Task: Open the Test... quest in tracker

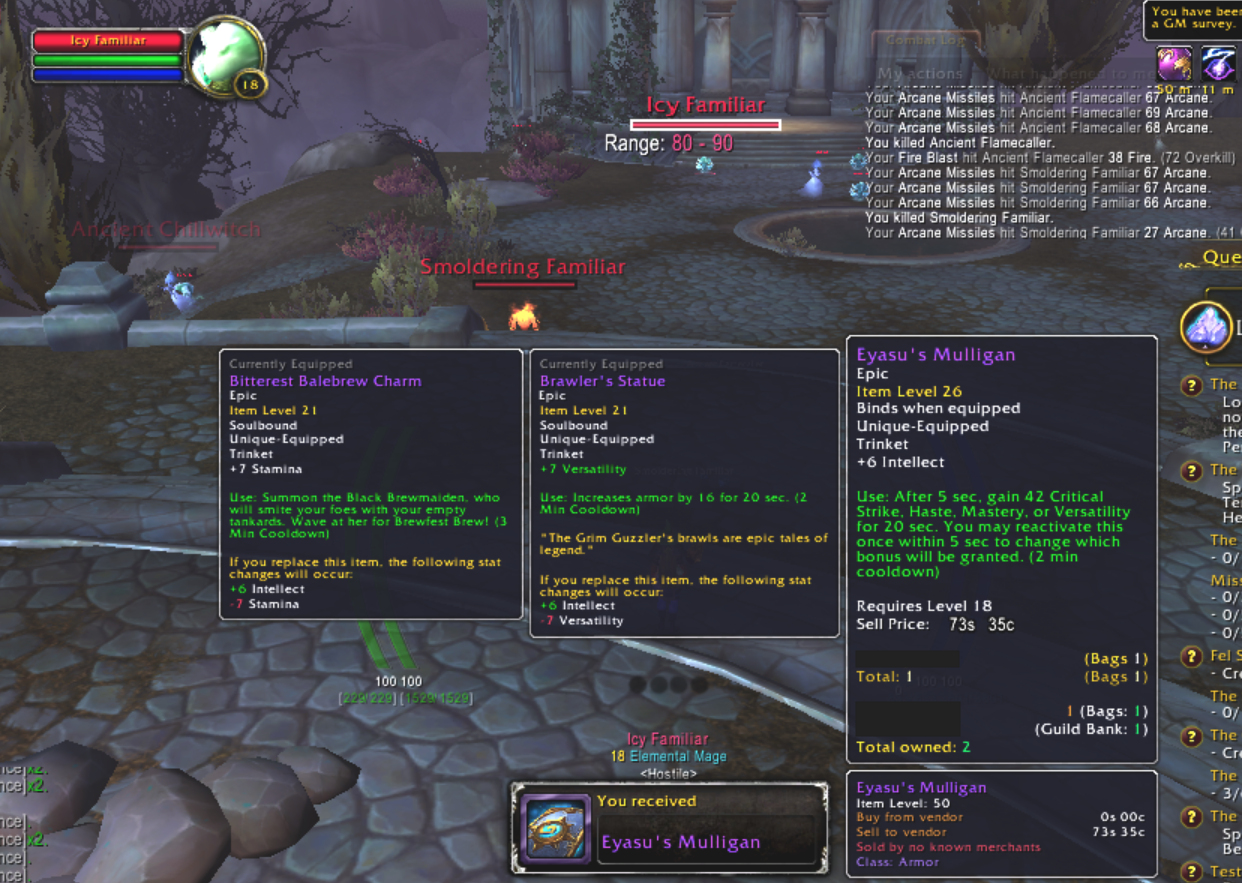Action: click(x=1224, y=871)
